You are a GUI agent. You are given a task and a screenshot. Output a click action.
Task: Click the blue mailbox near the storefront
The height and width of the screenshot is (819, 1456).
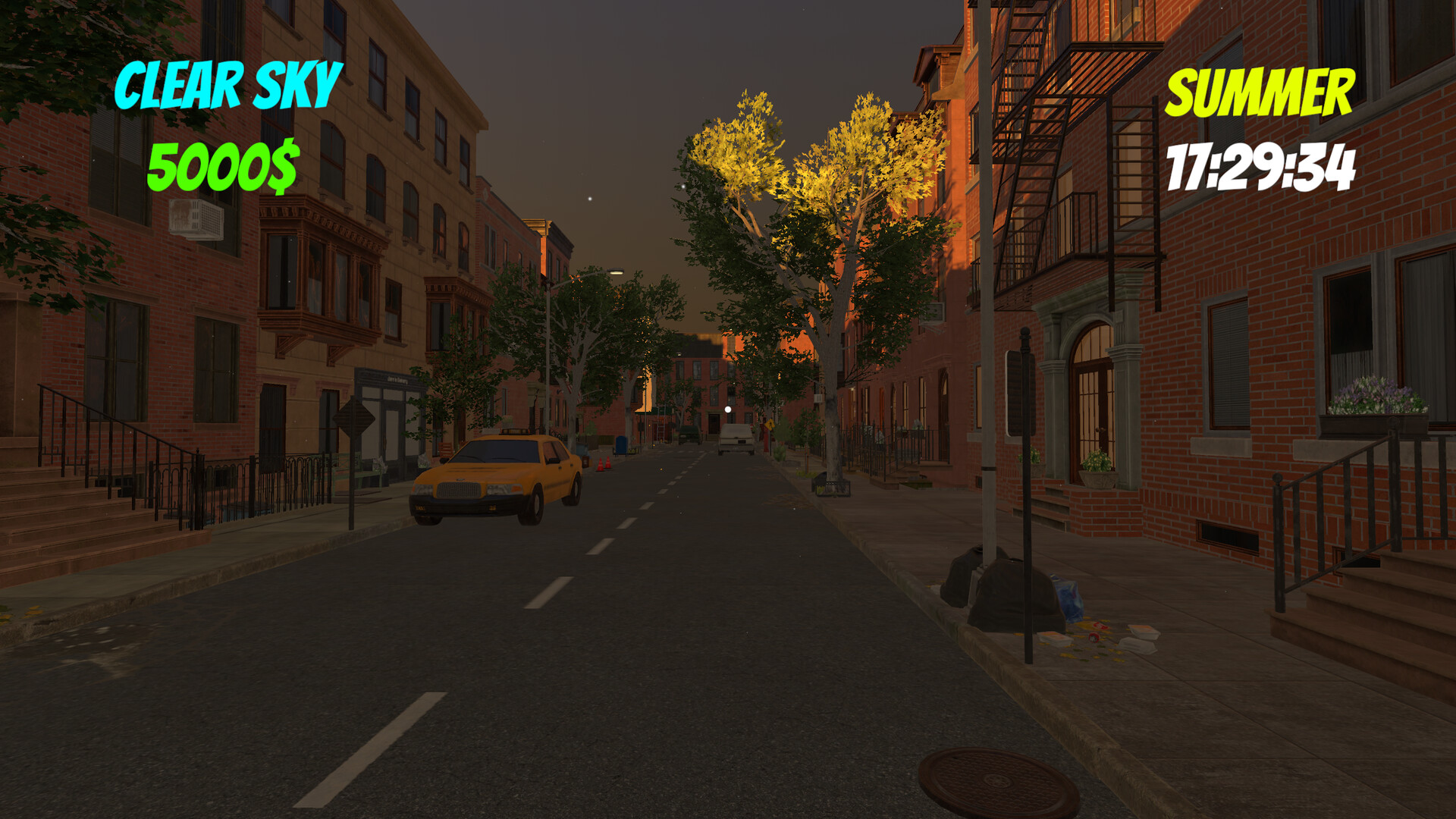(621, 446)
